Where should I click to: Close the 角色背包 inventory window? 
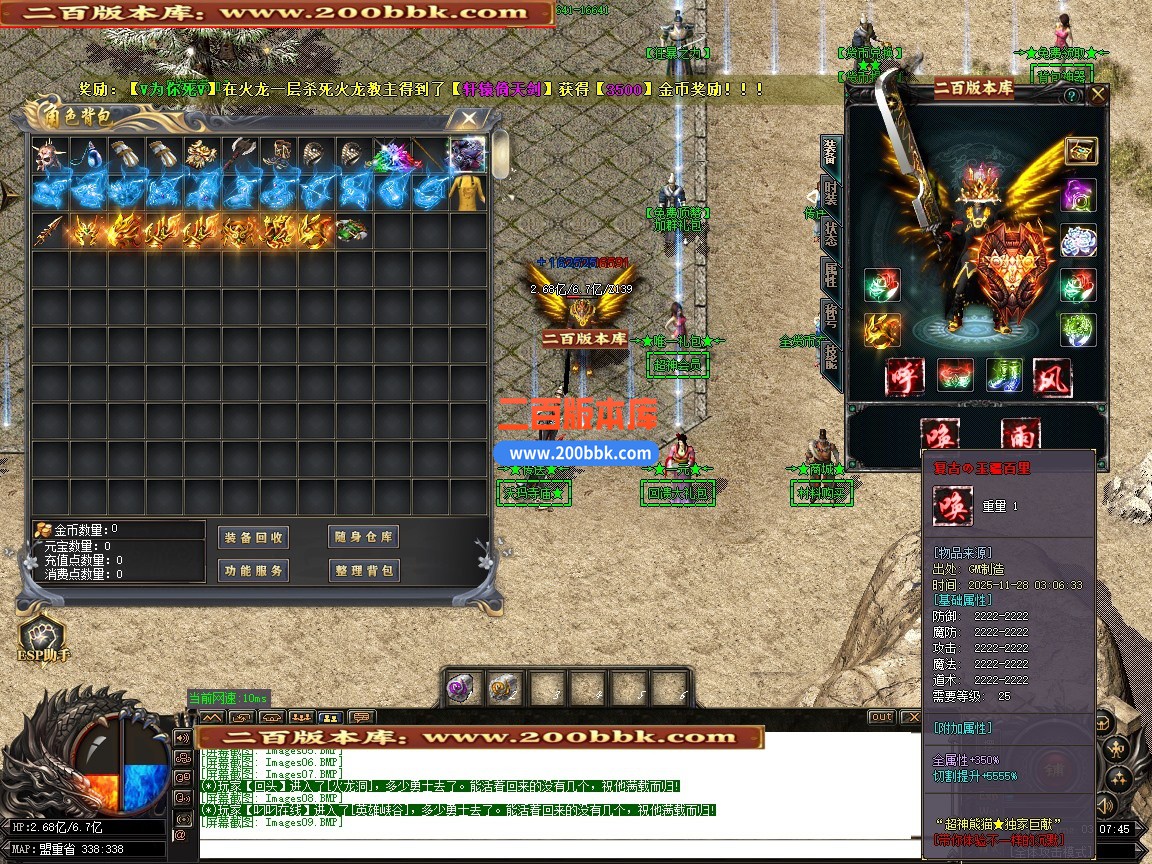click(x=468, y=119)
